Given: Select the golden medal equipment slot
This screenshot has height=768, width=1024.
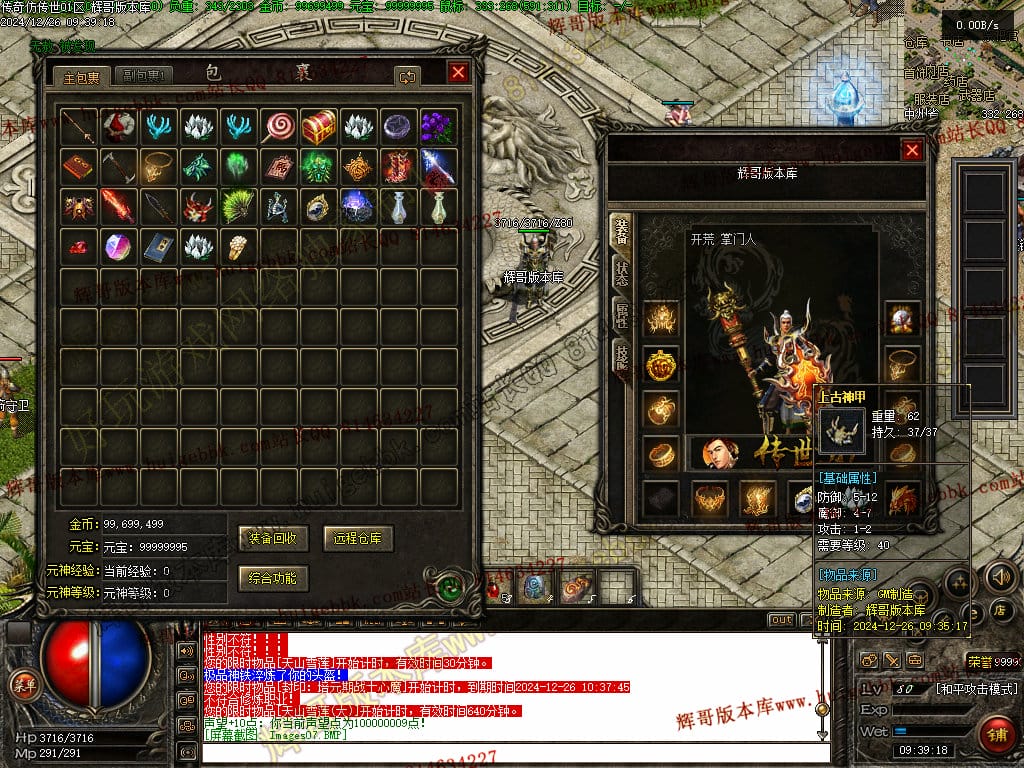Looking at the screenshot, I should click(x=660, y=364).
